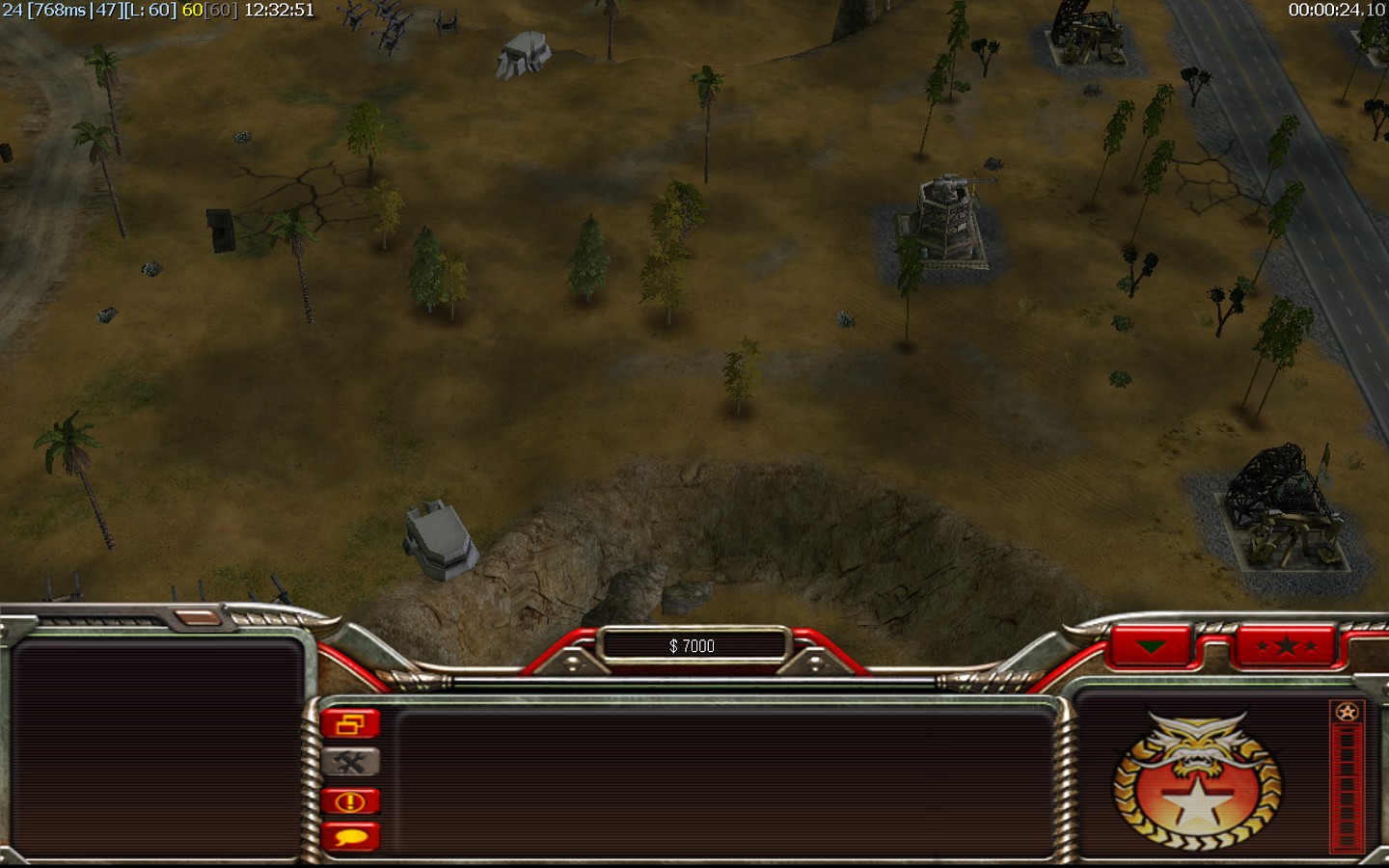Viewport: 1389px width, 868px height.
Task: Open chat with the speech bubble button
Action: pos(350,836)
